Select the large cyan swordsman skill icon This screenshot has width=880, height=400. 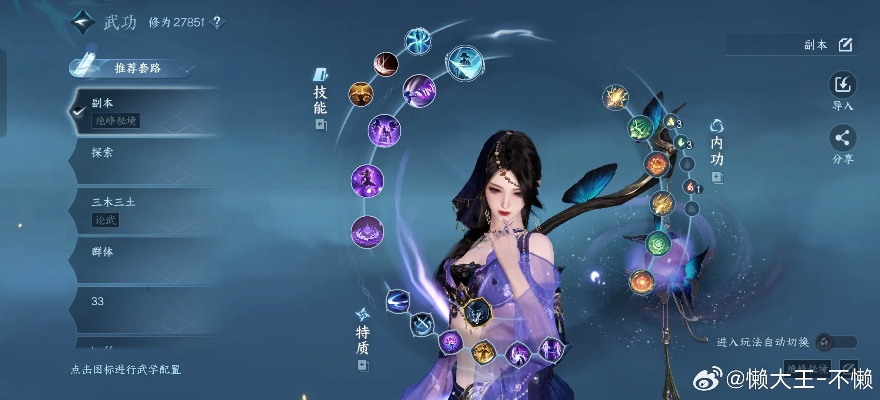[463, 60]
